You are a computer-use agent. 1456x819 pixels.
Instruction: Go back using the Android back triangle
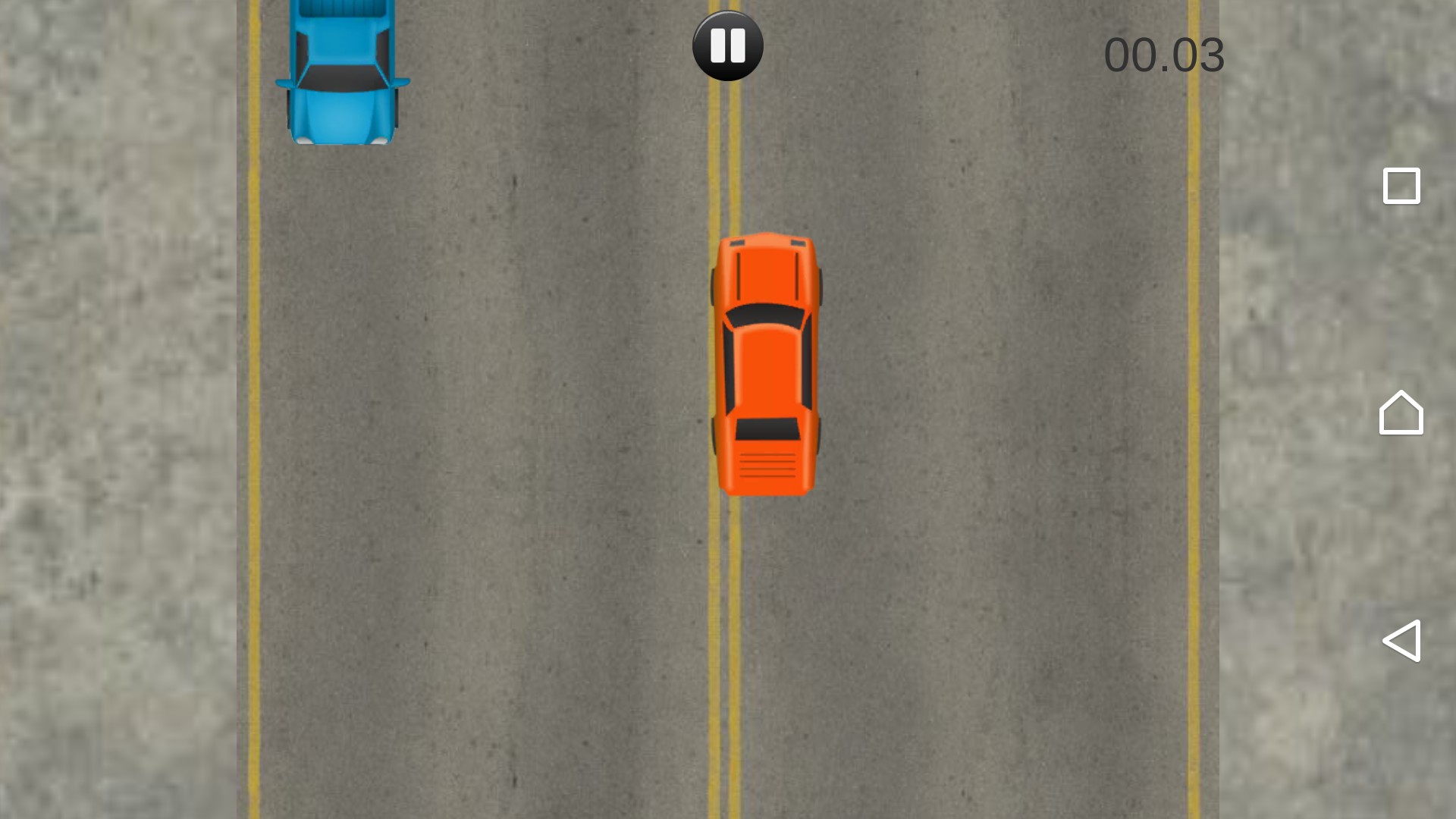pyautogui.click(x=1401, y=641)
